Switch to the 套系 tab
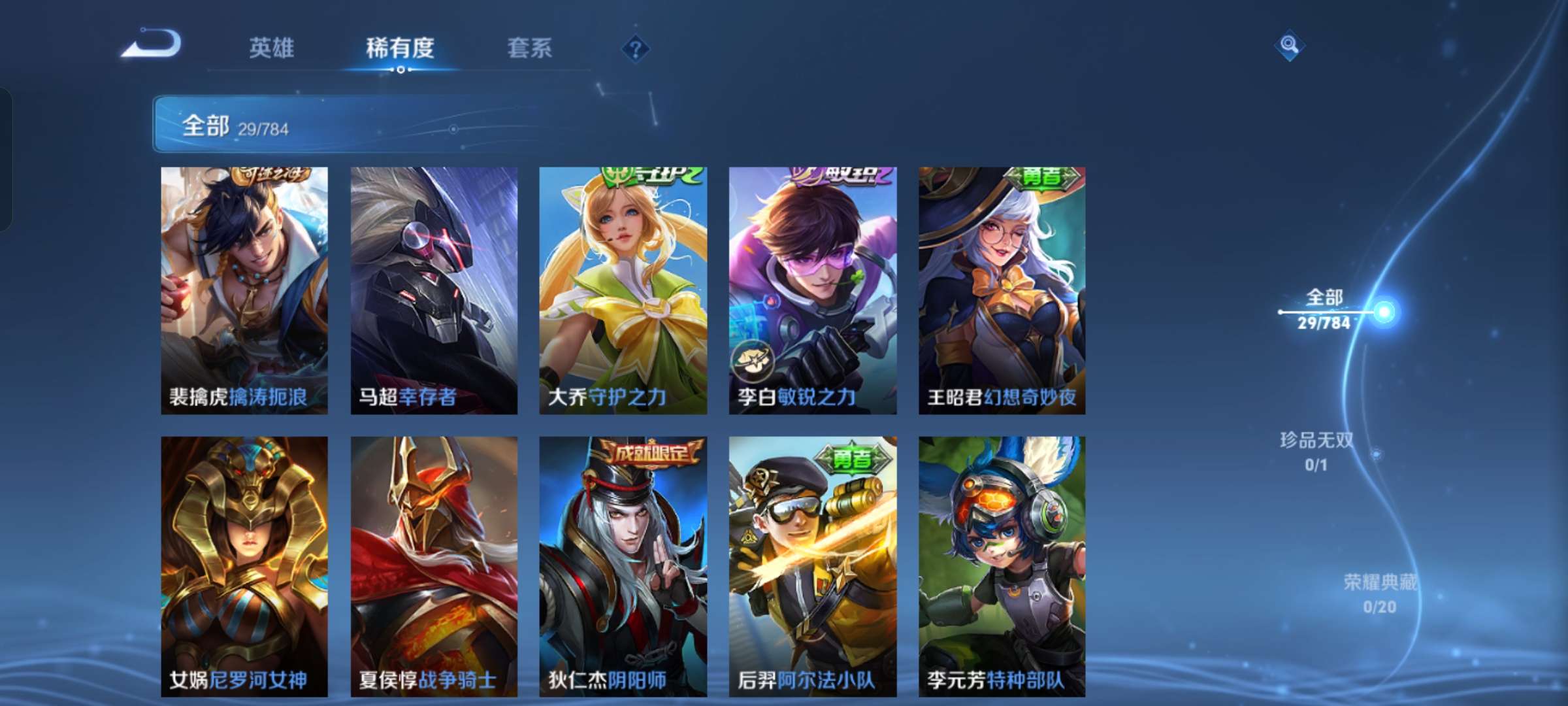The height and width of the screenshot is (706, 1568). pyautogui.click(x=529, y=48)
